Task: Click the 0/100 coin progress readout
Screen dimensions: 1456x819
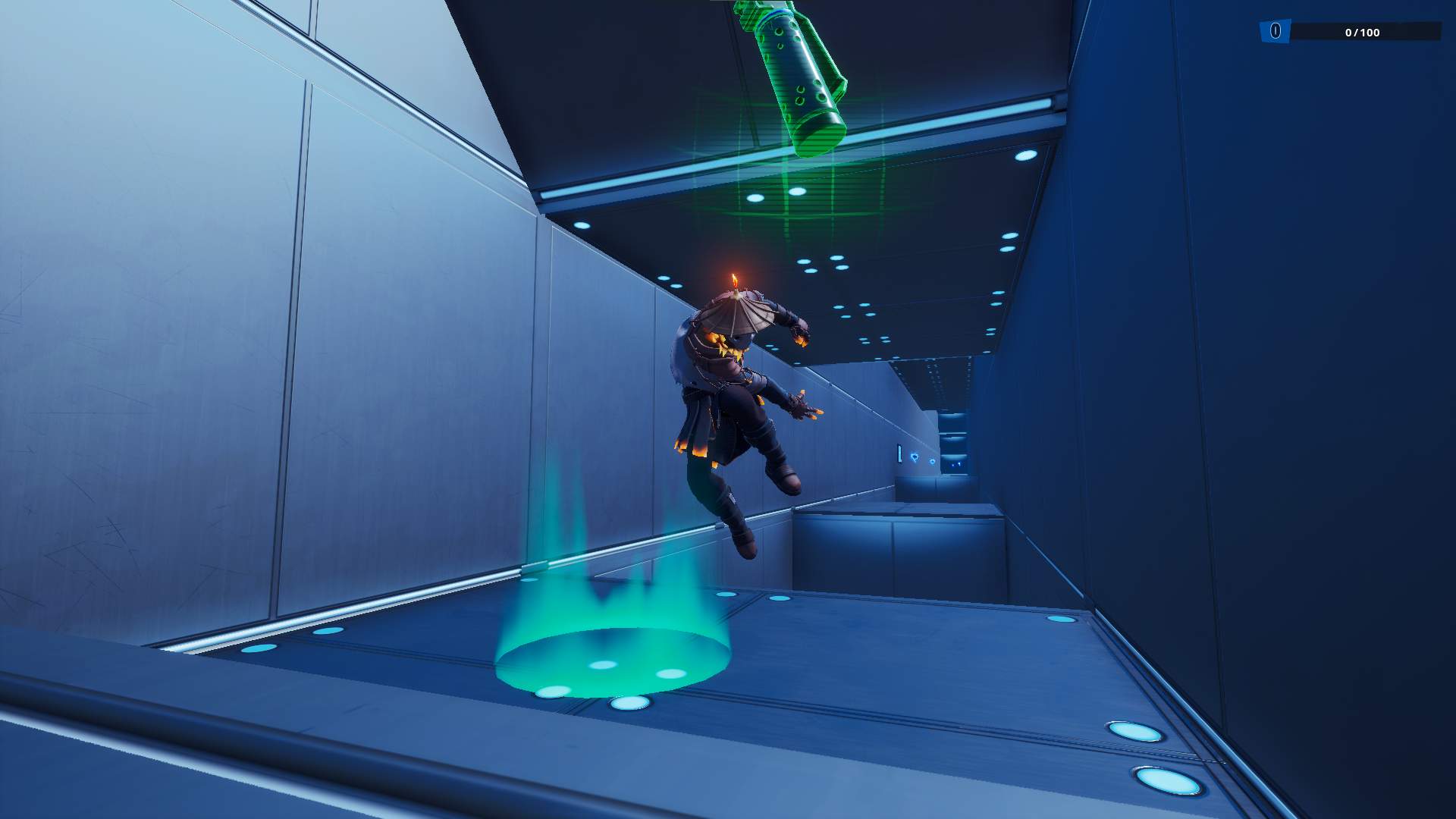Action: coord(1363,32)
